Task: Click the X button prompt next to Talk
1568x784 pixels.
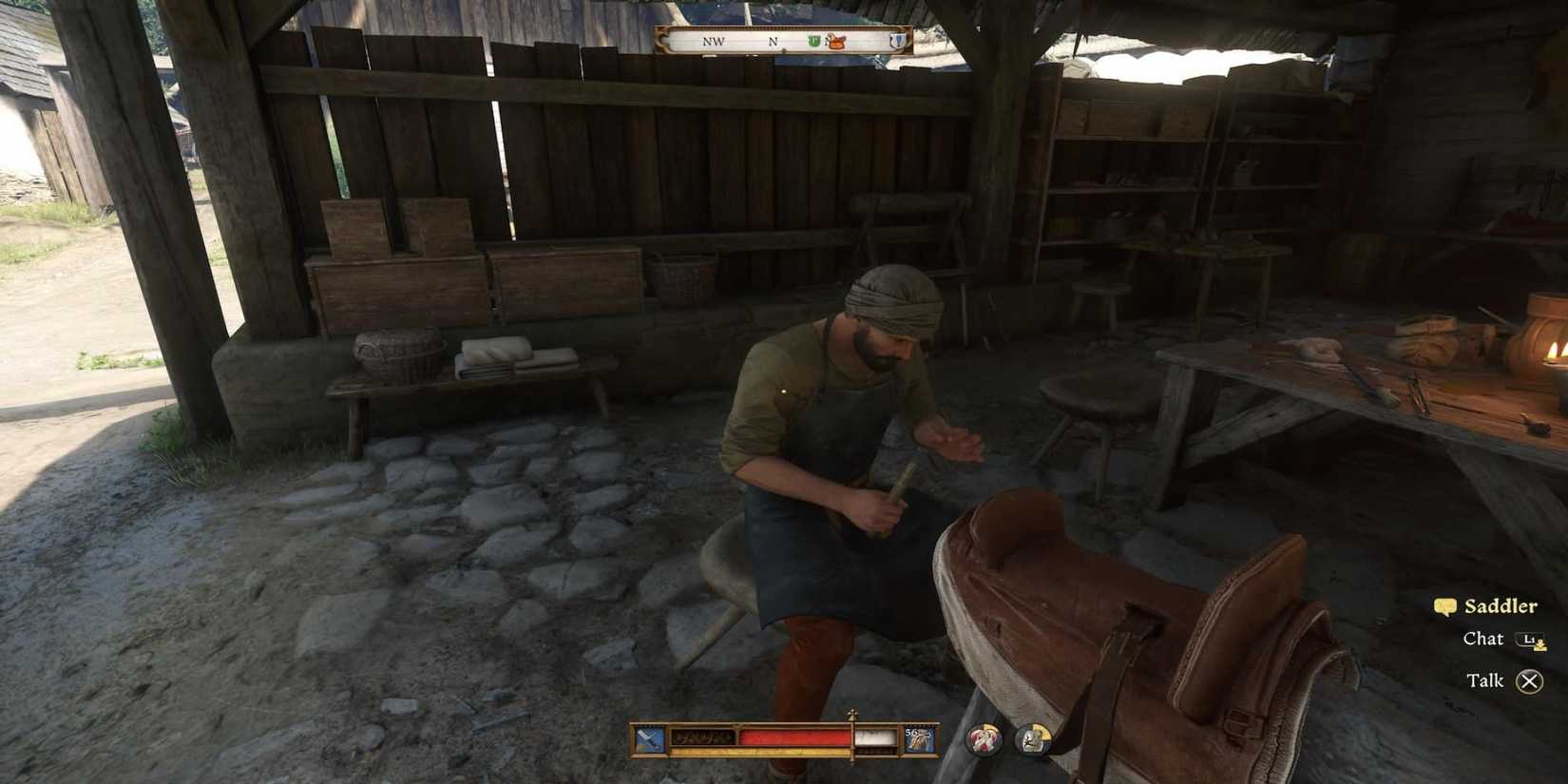Action: click(1528, 680)
